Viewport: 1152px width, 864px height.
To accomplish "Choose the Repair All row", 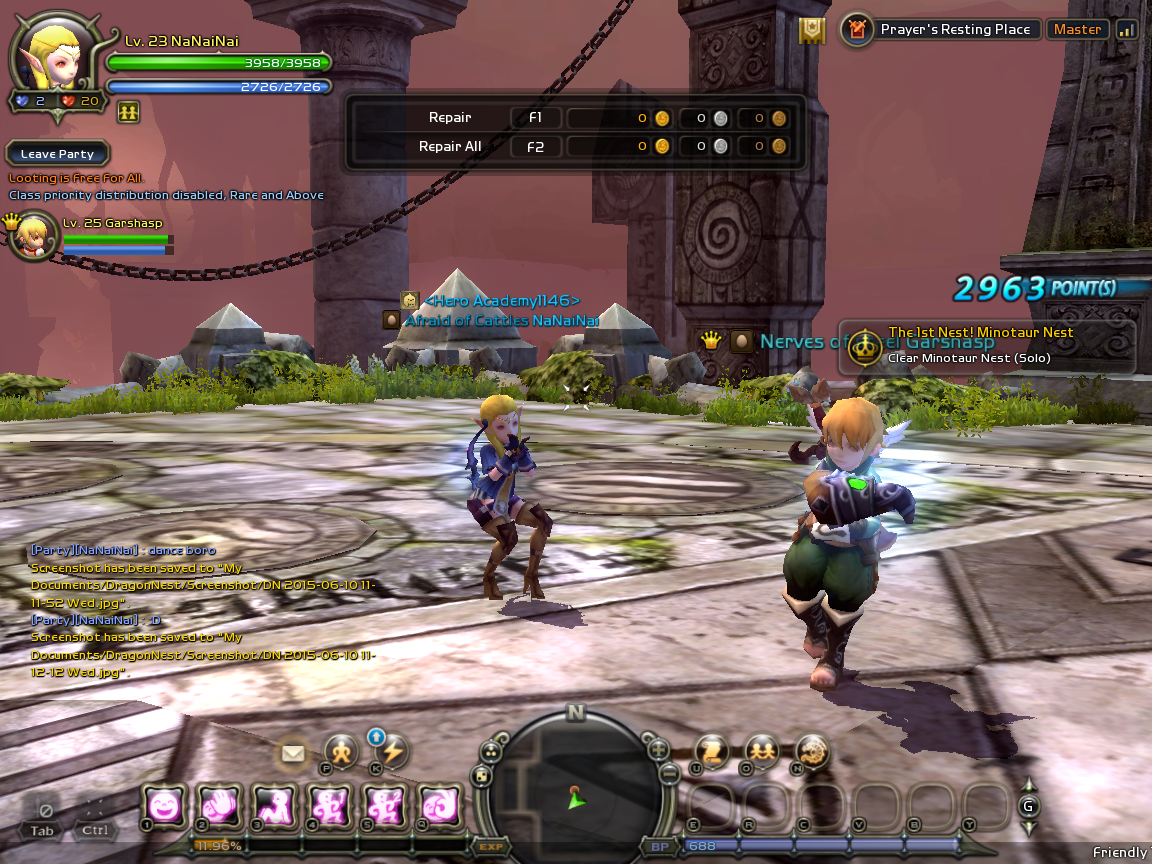I will [x=450, y=146].
